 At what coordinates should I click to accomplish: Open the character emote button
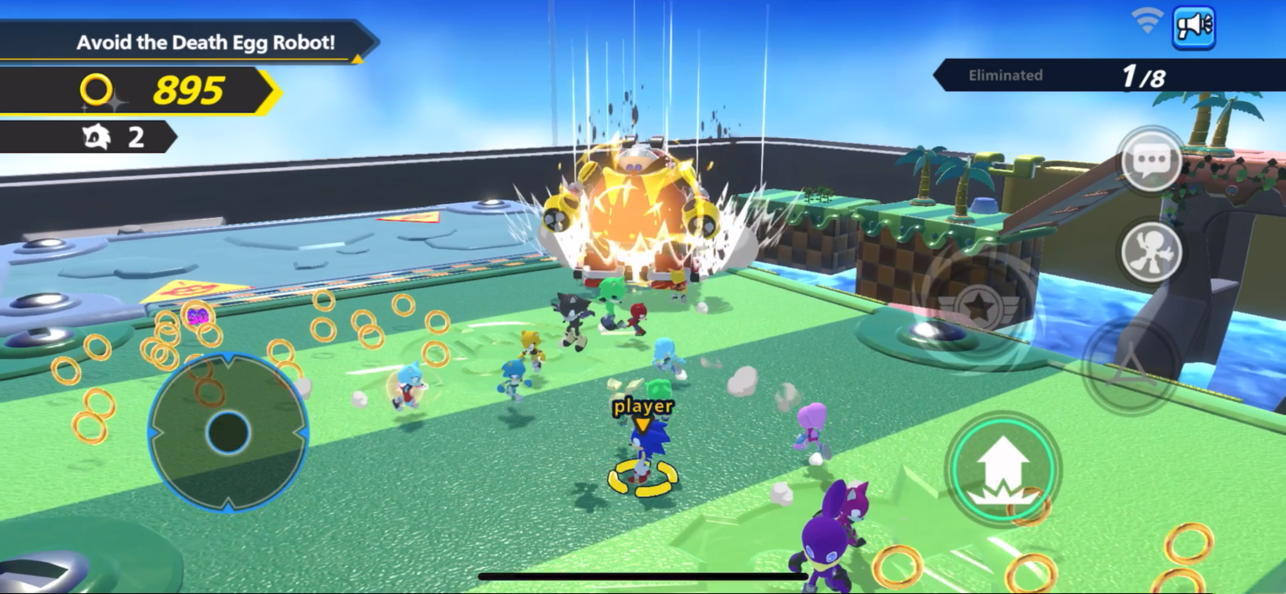click(1151, 251)
